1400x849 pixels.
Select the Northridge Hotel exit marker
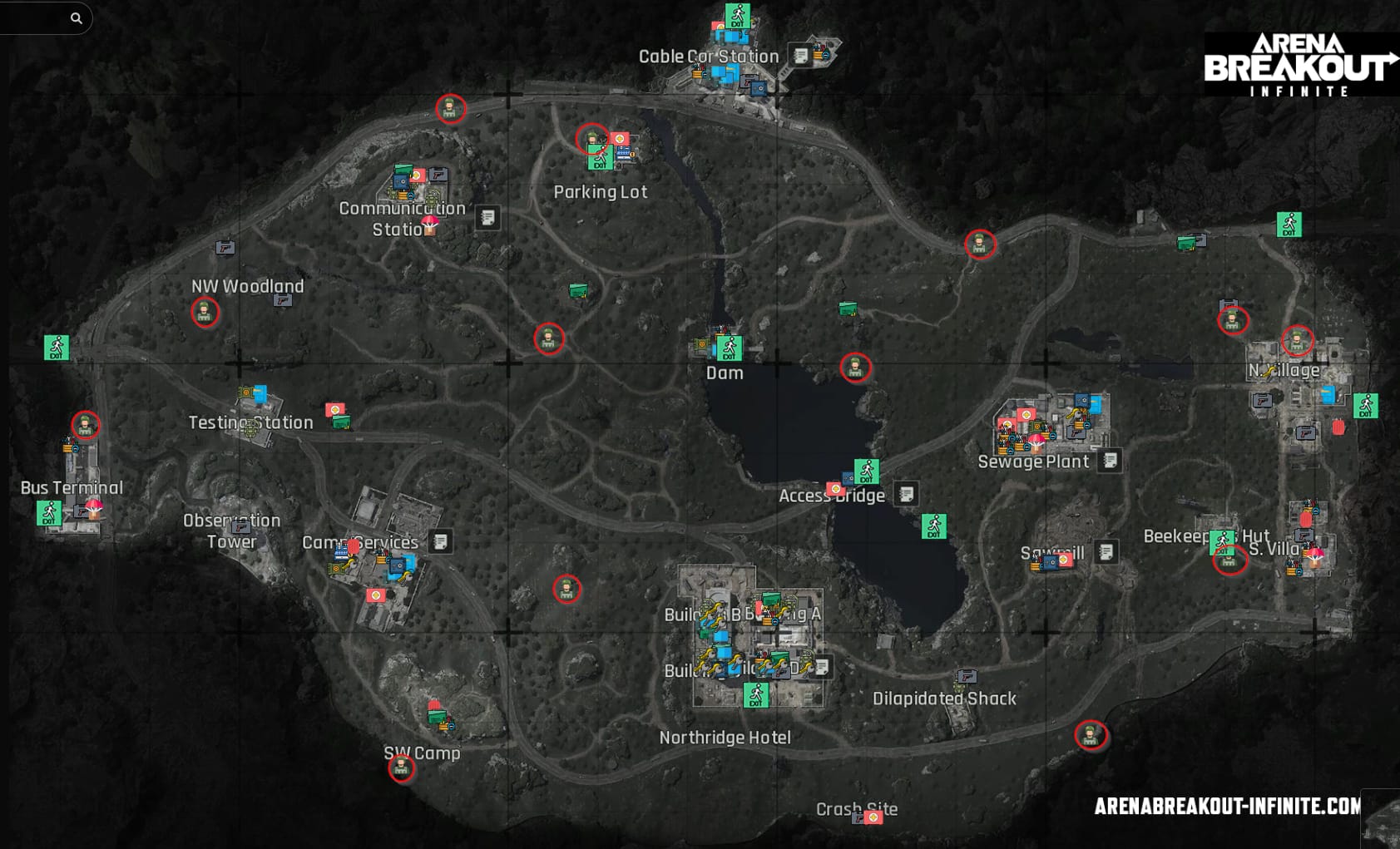coord(755,694)
